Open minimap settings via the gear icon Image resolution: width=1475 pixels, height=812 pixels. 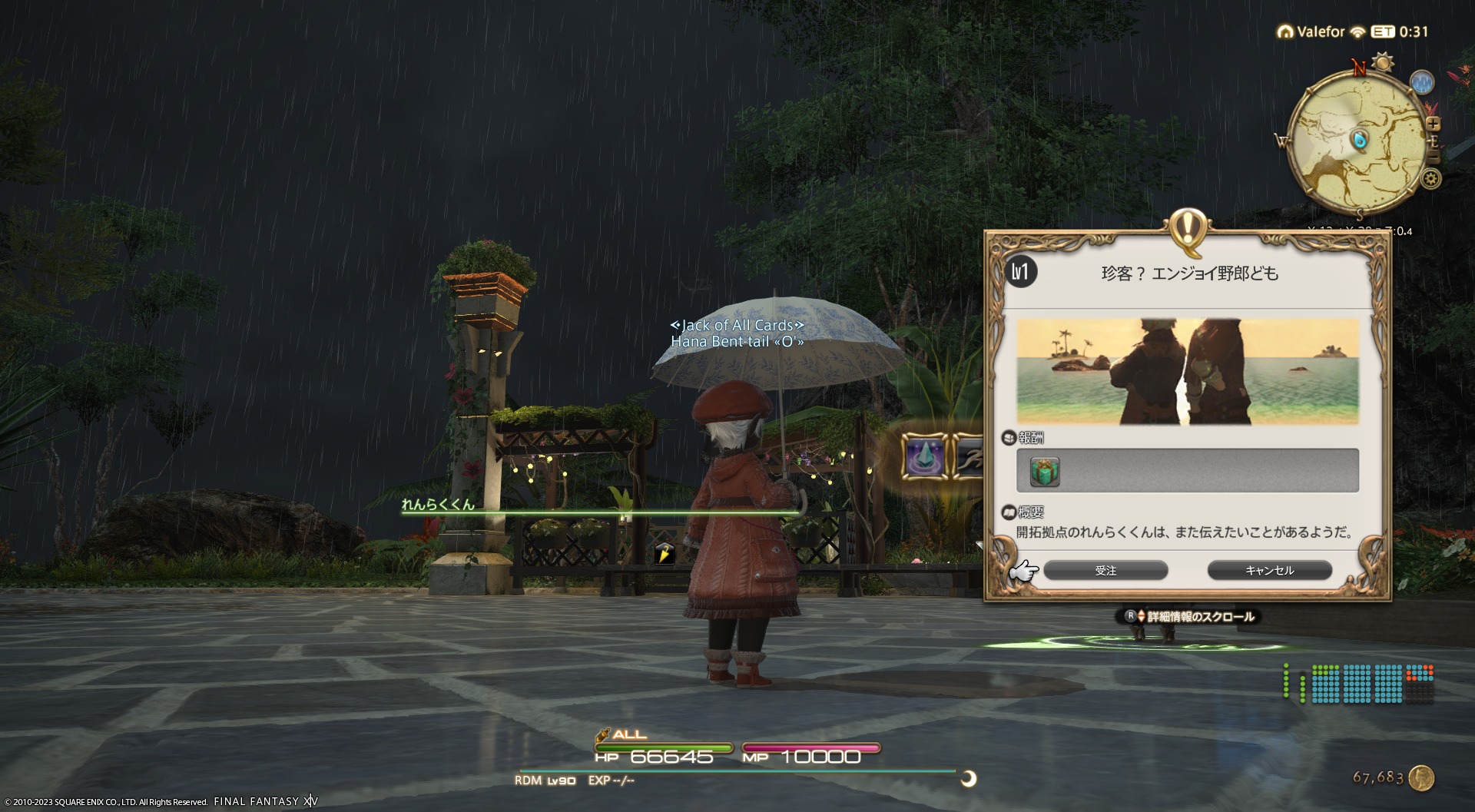pos(1430,180)
